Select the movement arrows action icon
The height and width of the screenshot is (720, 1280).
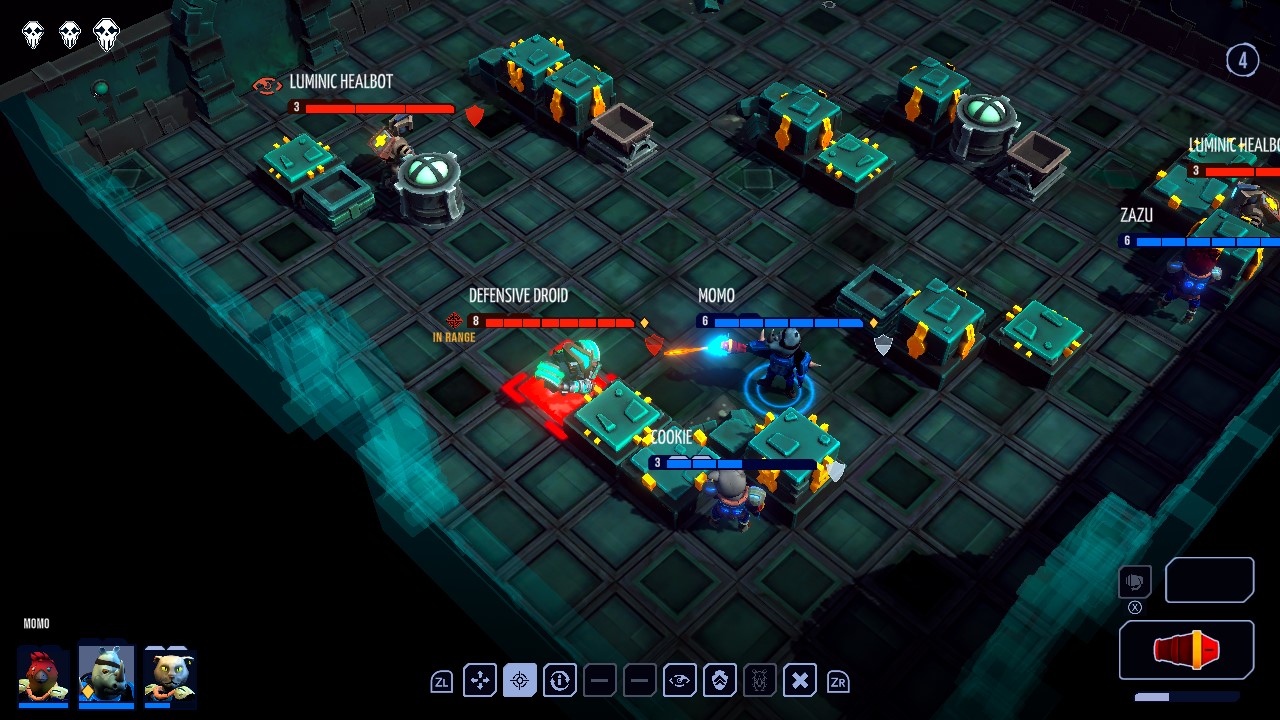point(480,680)
